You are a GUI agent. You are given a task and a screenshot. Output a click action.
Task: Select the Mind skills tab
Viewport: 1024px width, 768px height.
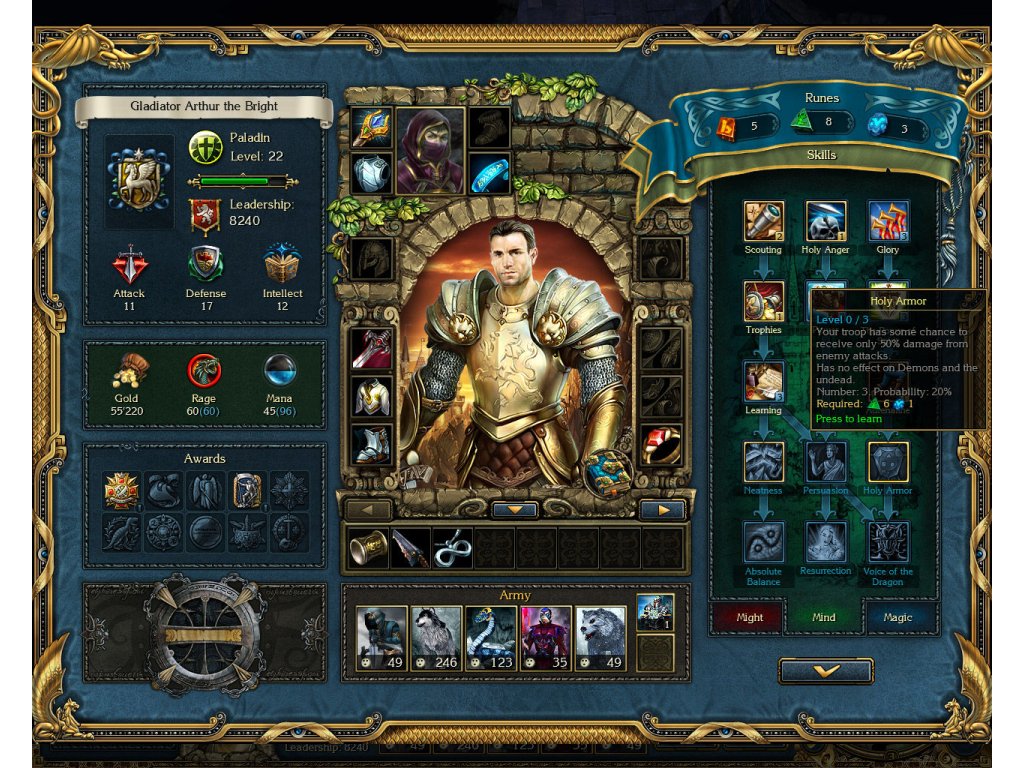click(824, 617)
